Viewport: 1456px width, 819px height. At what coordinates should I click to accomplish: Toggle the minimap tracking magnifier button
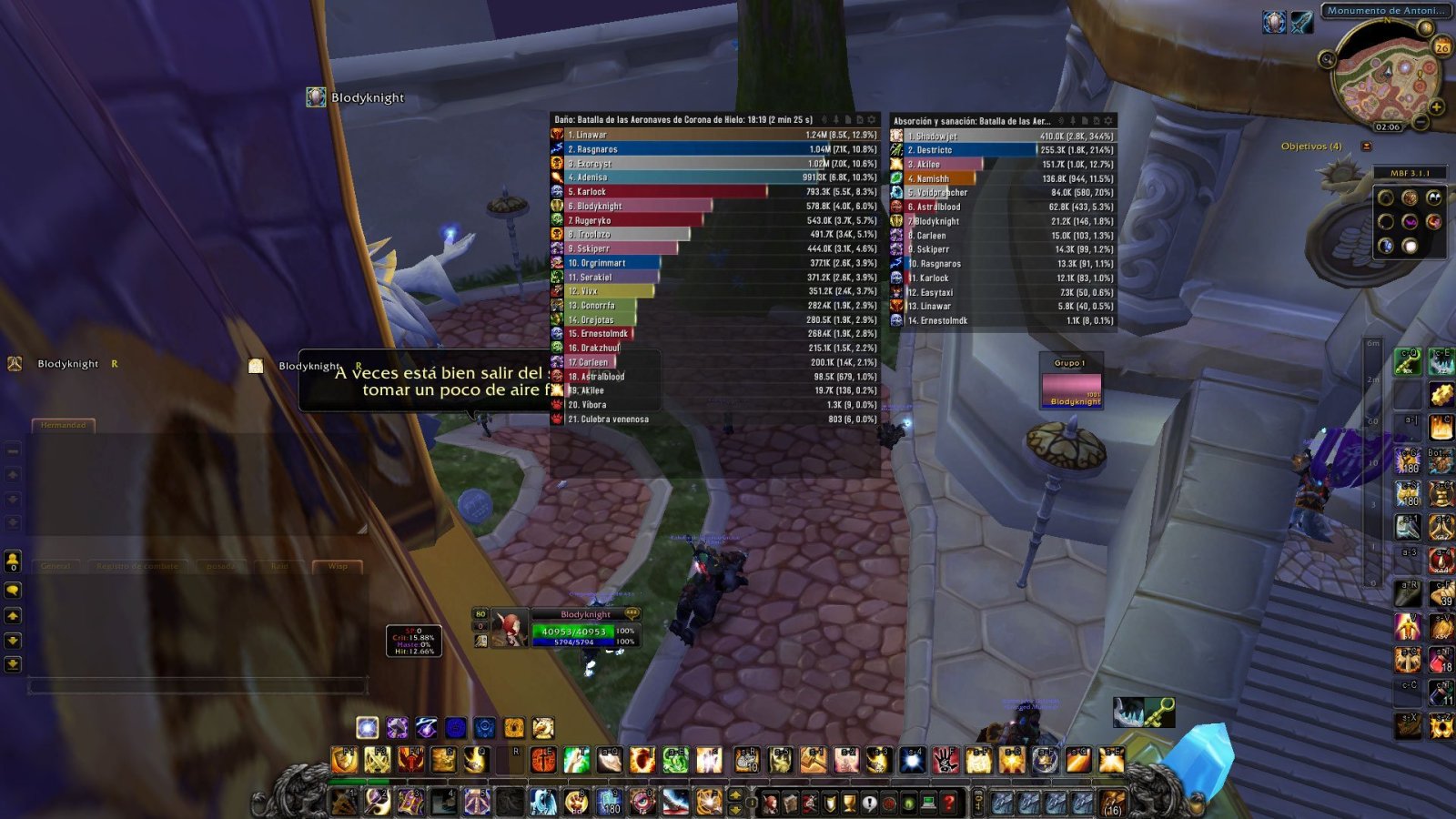click(x=1328, y=60)
